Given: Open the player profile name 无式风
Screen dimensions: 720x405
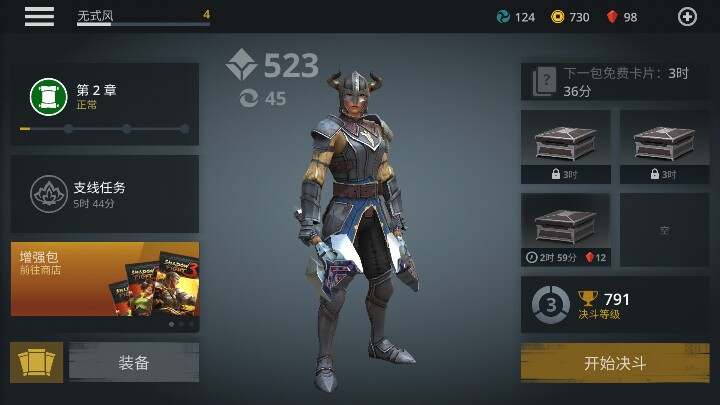Looking at the screenshot, I should point(140,16).
